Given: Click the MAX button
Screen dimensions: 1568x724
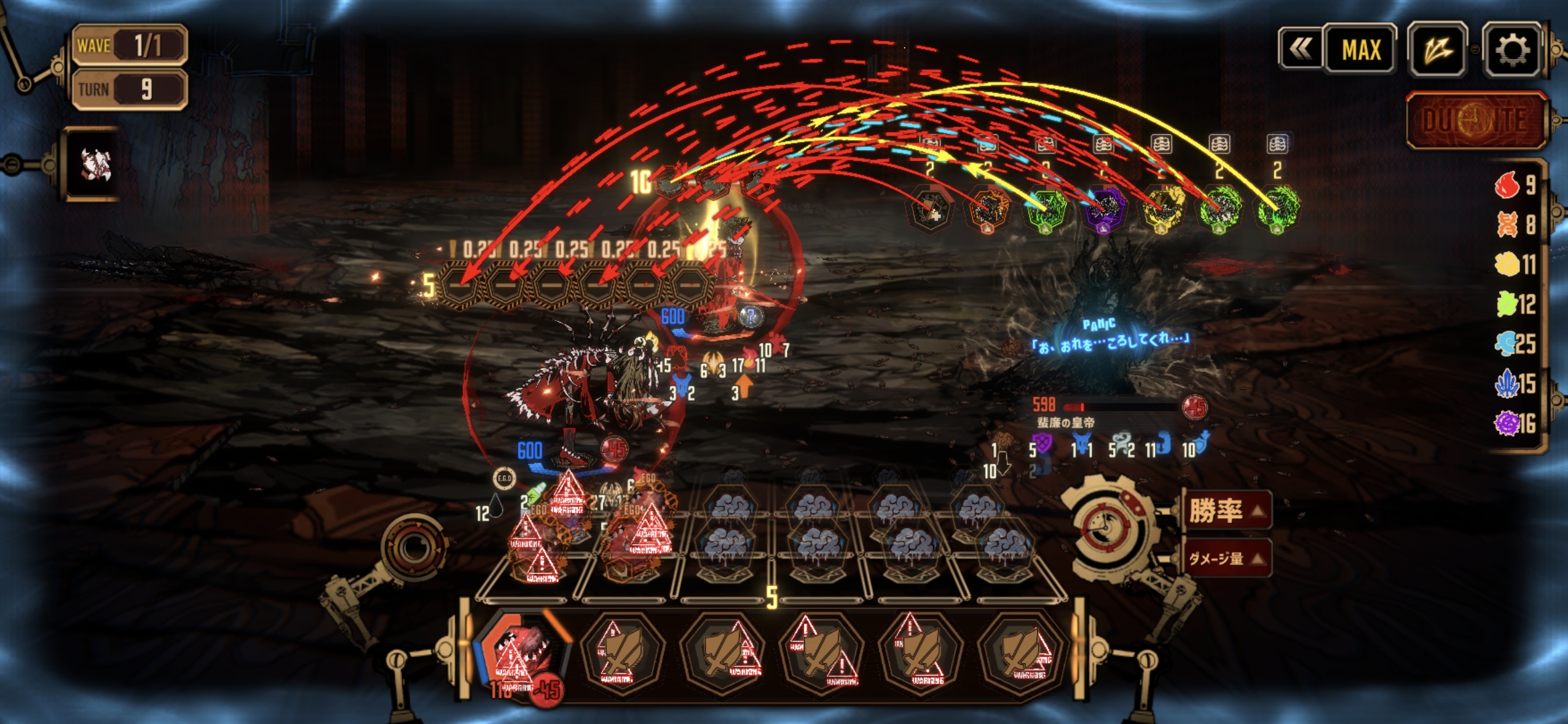Looking at the screenshot, I should tap(1360, 50).
